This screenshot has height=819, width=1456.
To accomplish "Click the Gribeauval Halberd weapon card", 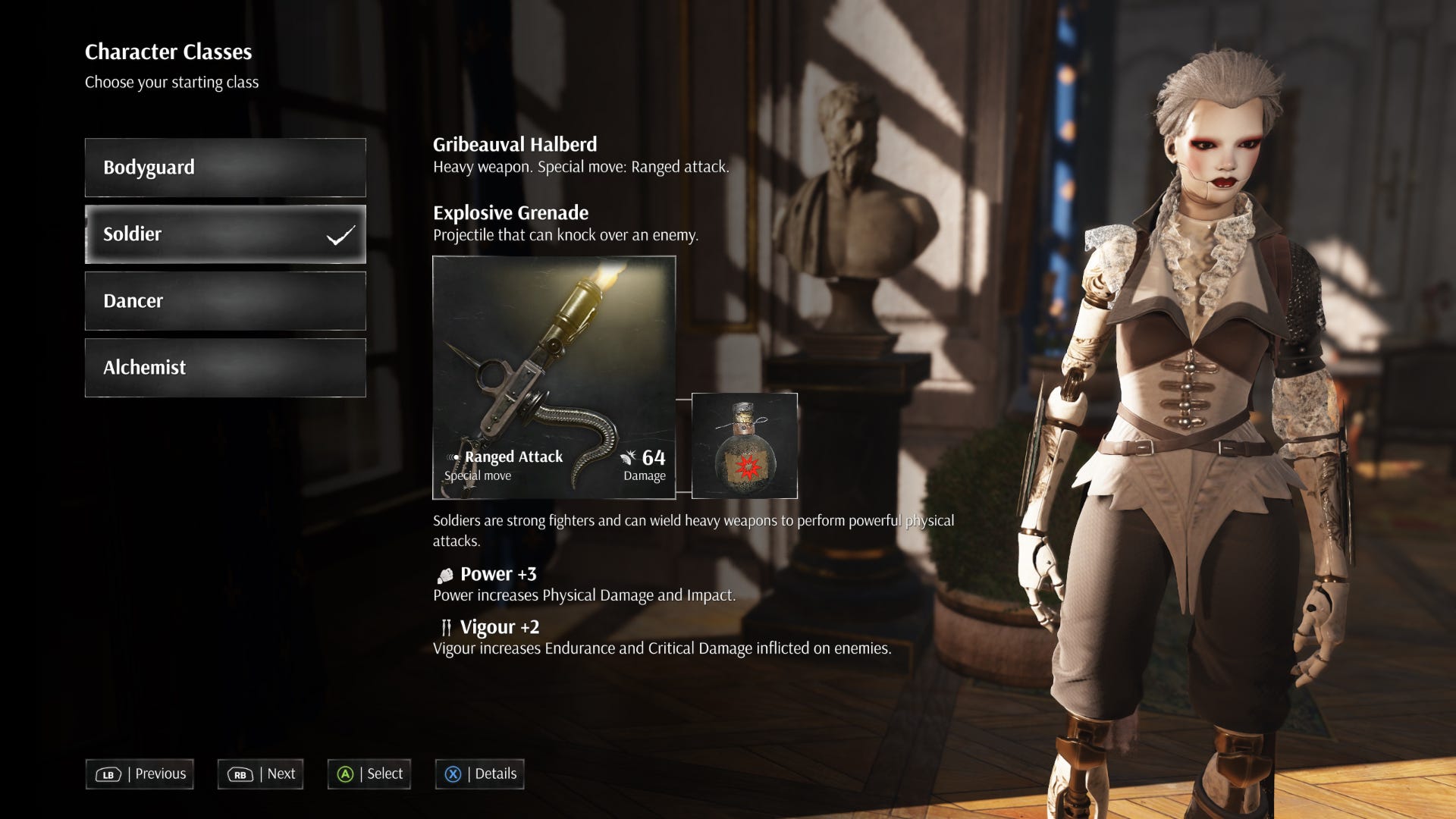I will coord(554,378).
